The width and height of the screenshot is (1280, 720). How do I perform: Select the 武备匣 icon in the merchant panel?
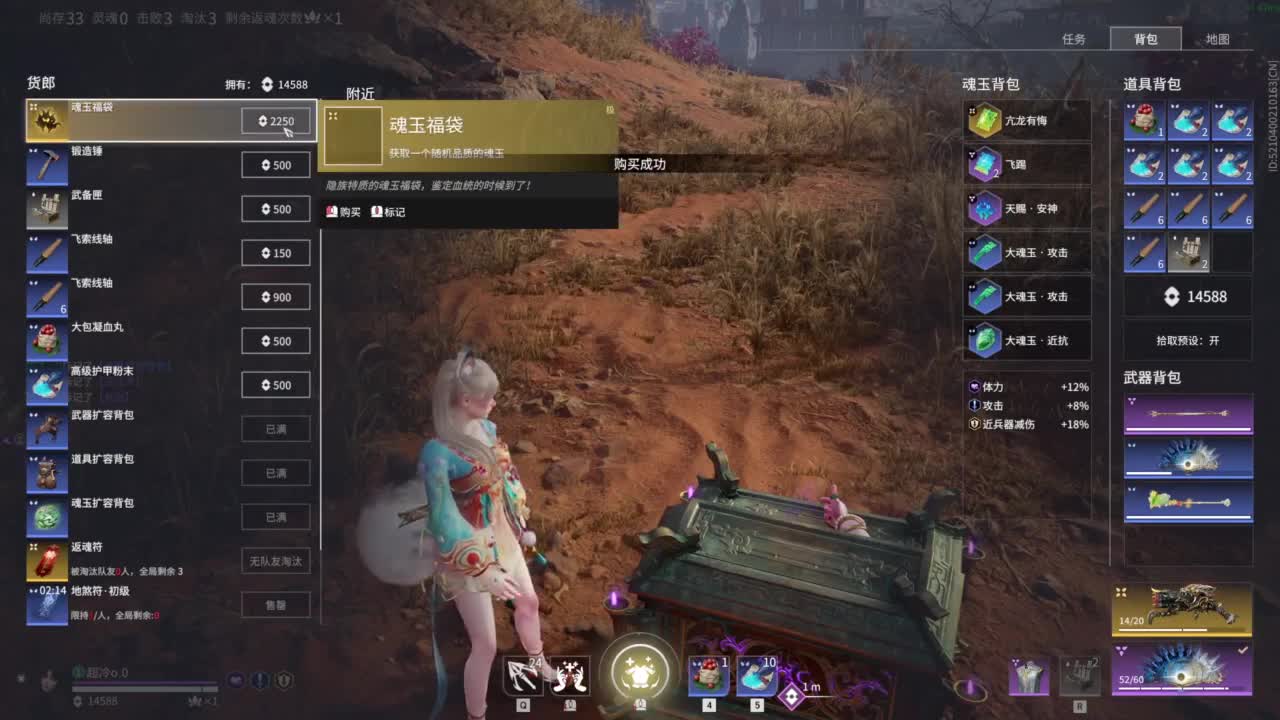pos(46,209)
